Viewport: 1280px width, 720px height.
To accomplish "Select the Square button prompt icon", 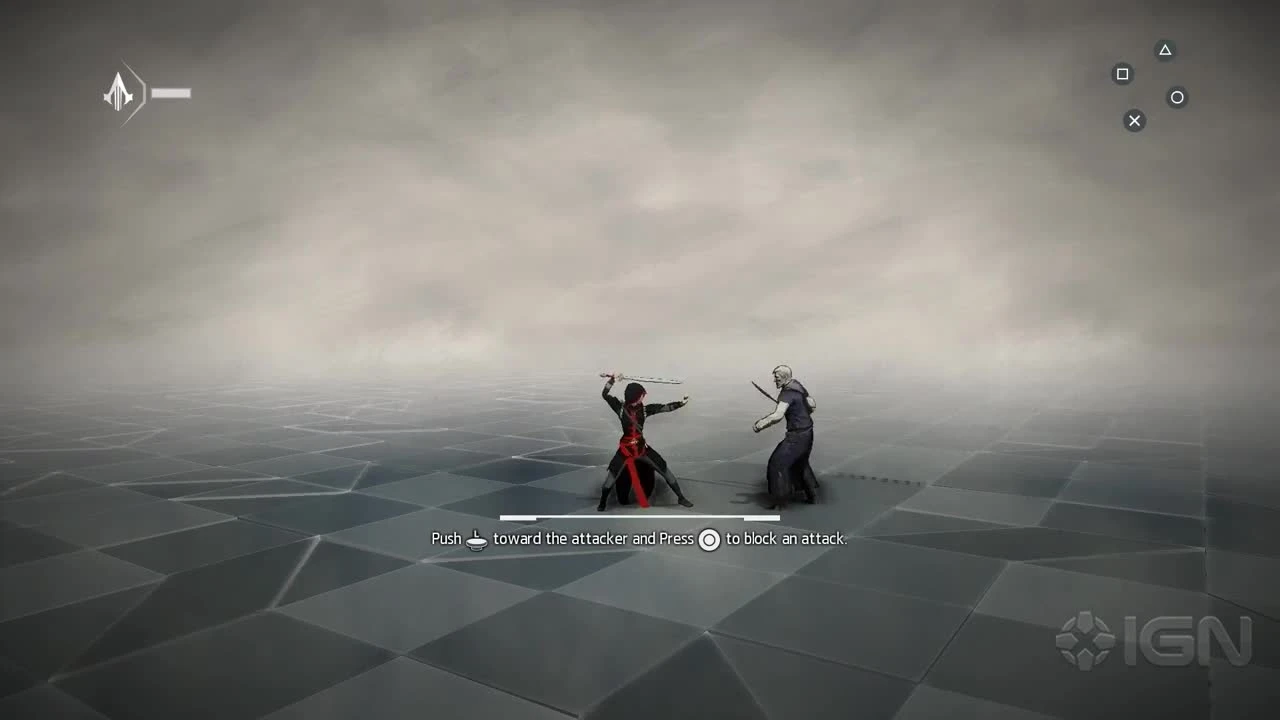I will tap(1122, 74).
